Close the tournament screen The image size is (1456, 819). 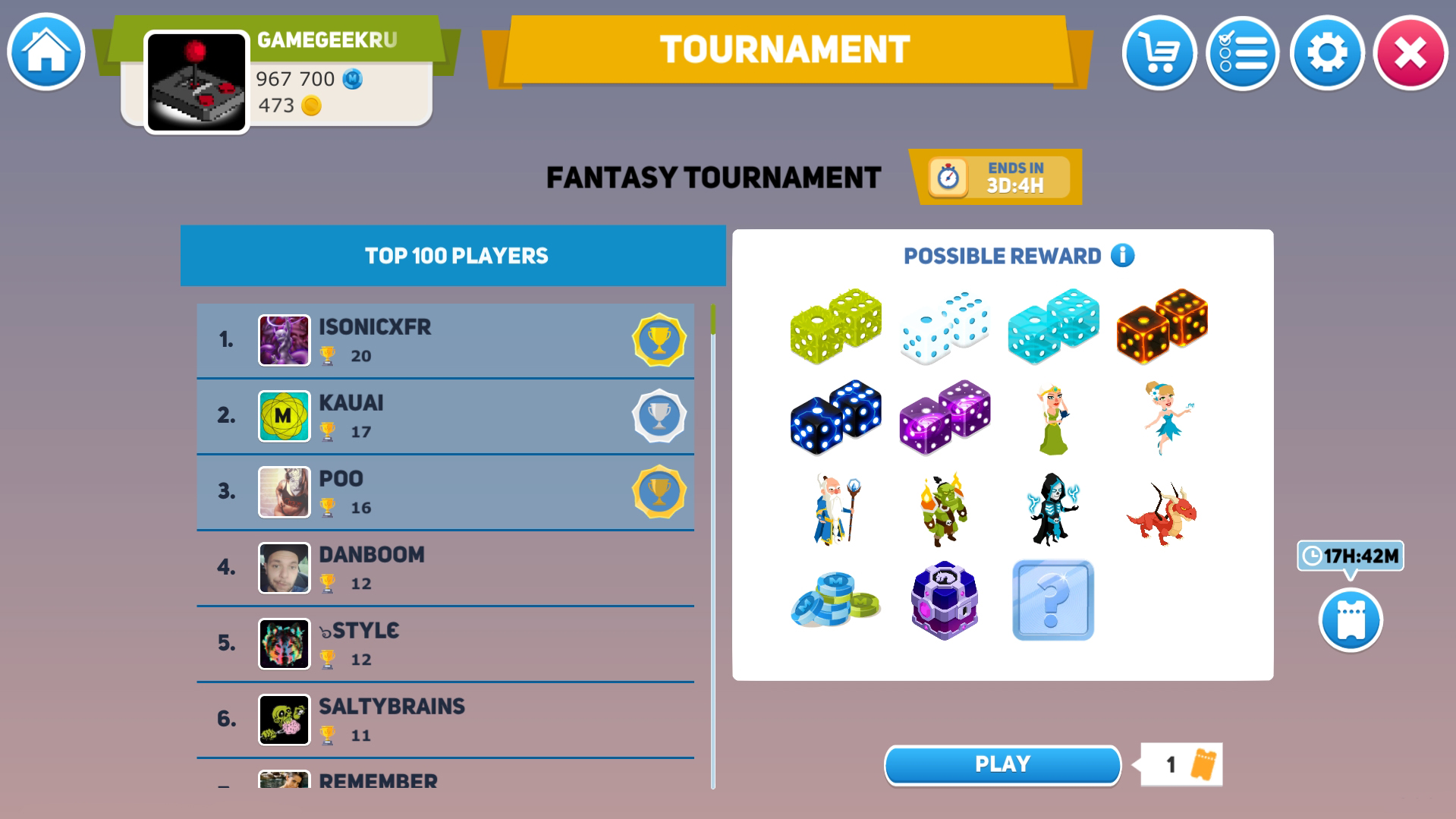pyautogui.click(x=1410, y=52)
